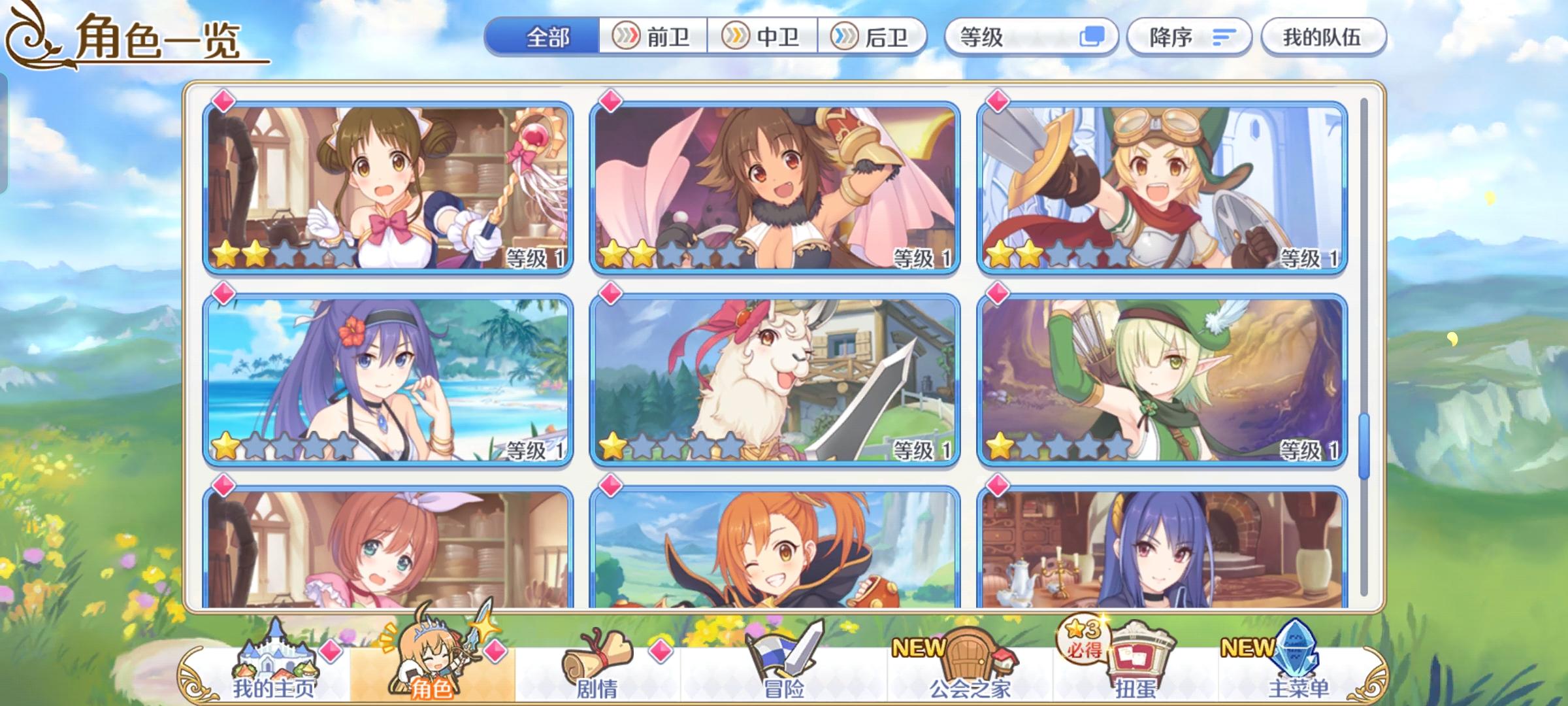Enable the 前卫 vanguard filter

[653, 37]
